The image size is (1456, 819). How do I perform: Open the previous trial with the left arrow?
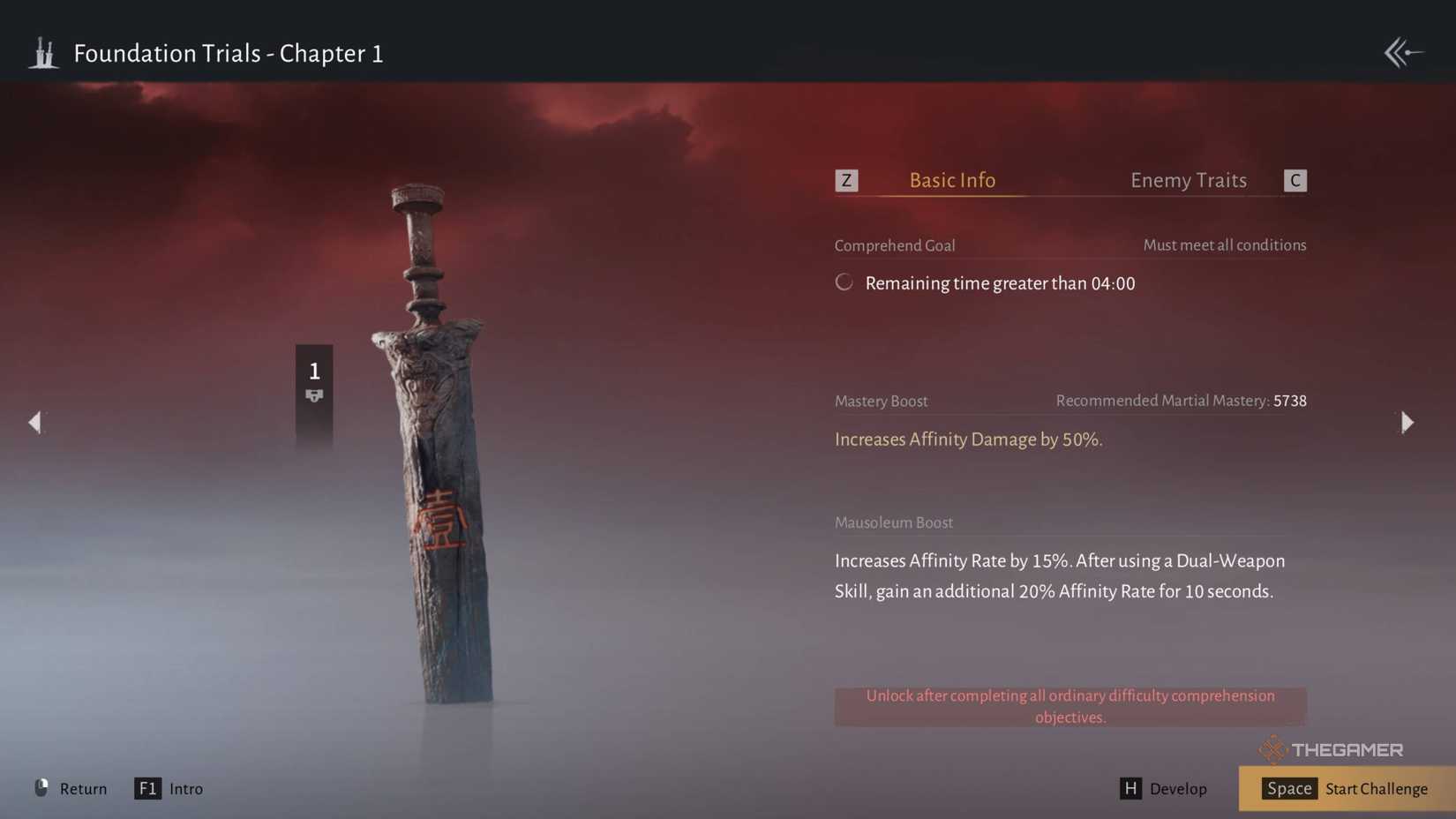(x=35, y=423)
